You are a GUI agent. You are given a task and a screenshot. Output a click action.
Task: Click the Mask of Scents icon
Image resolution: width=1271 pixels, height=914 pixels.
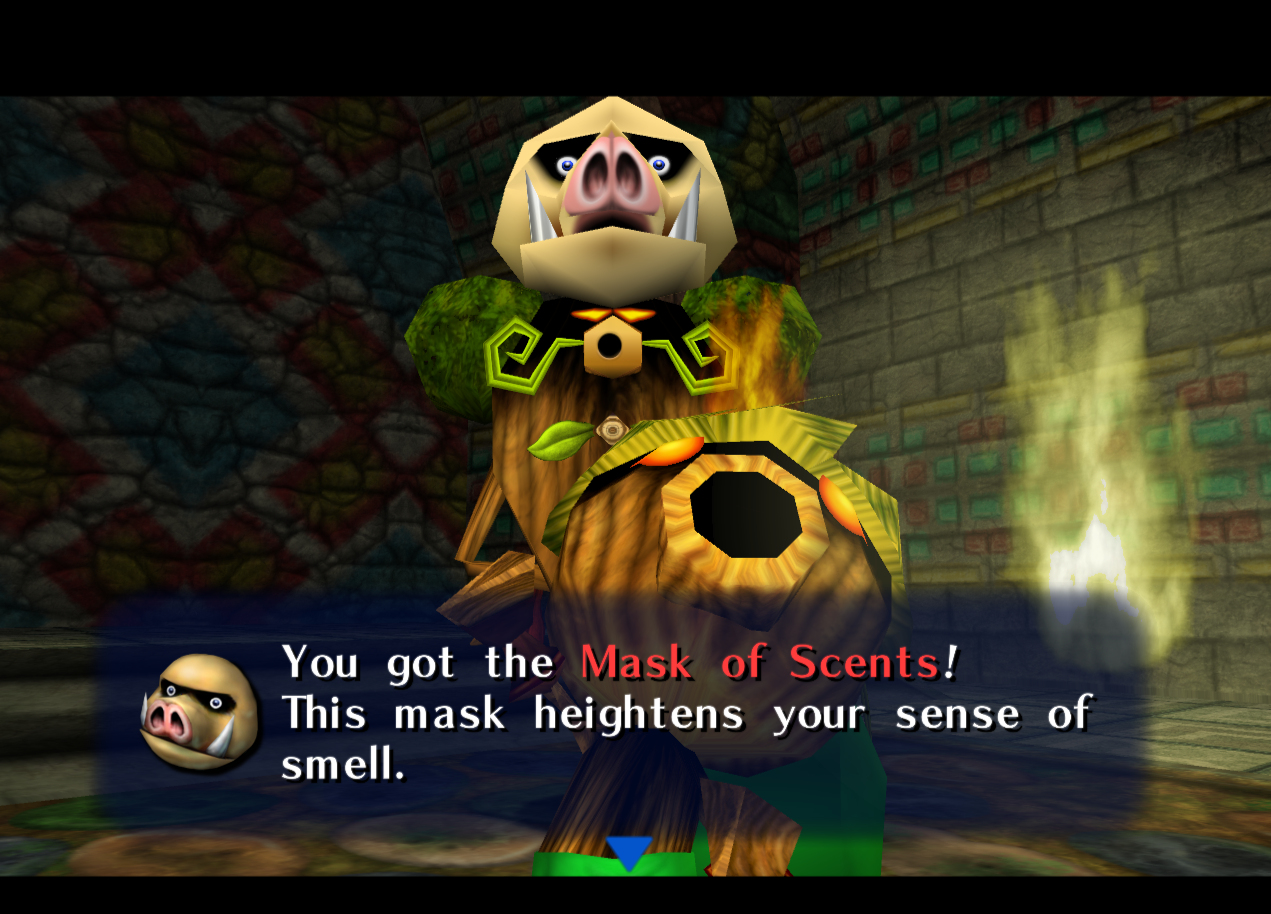[x=198, y=711]
